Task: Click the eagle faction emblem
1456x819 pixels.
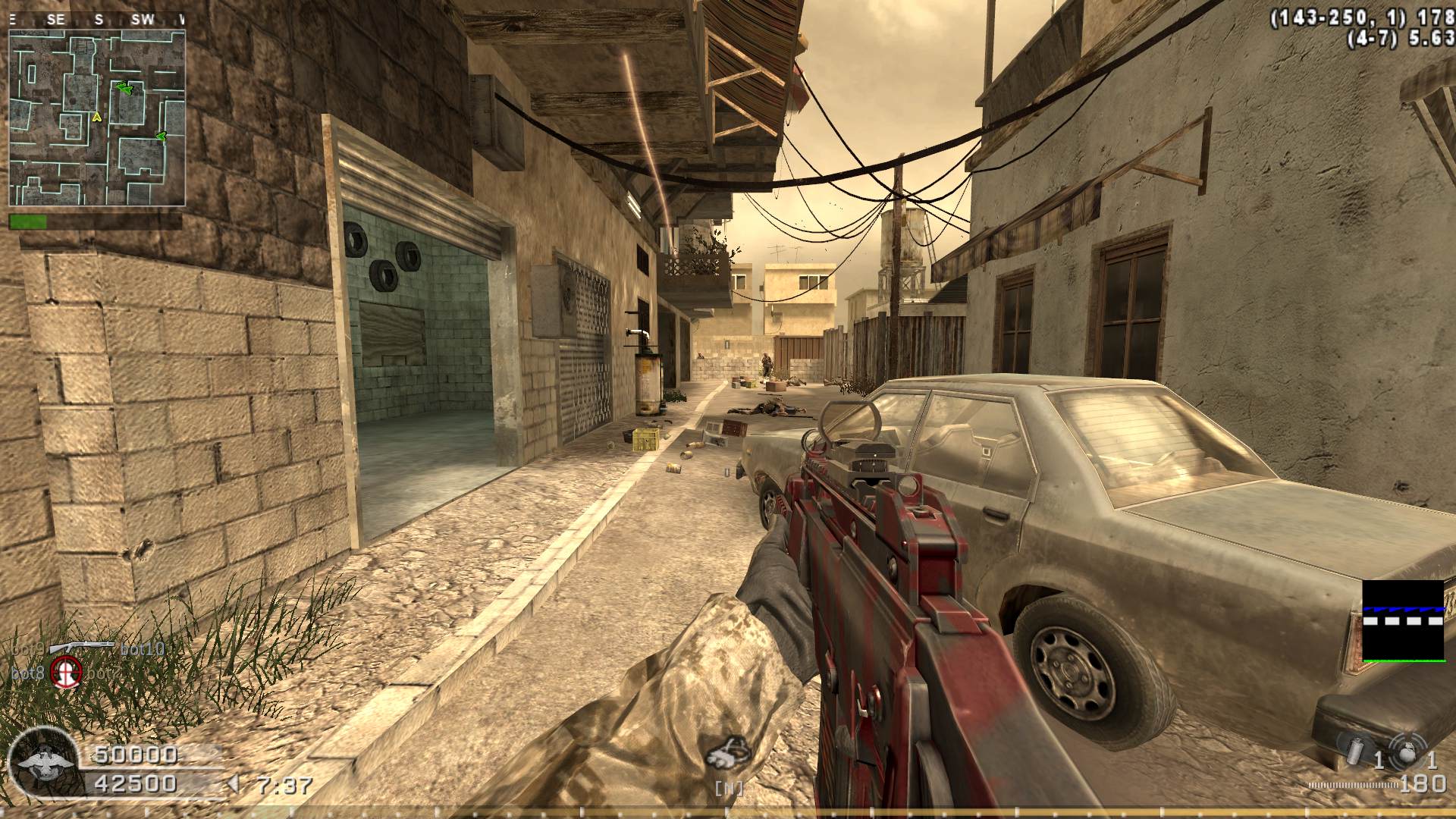Action: point(45,764)
